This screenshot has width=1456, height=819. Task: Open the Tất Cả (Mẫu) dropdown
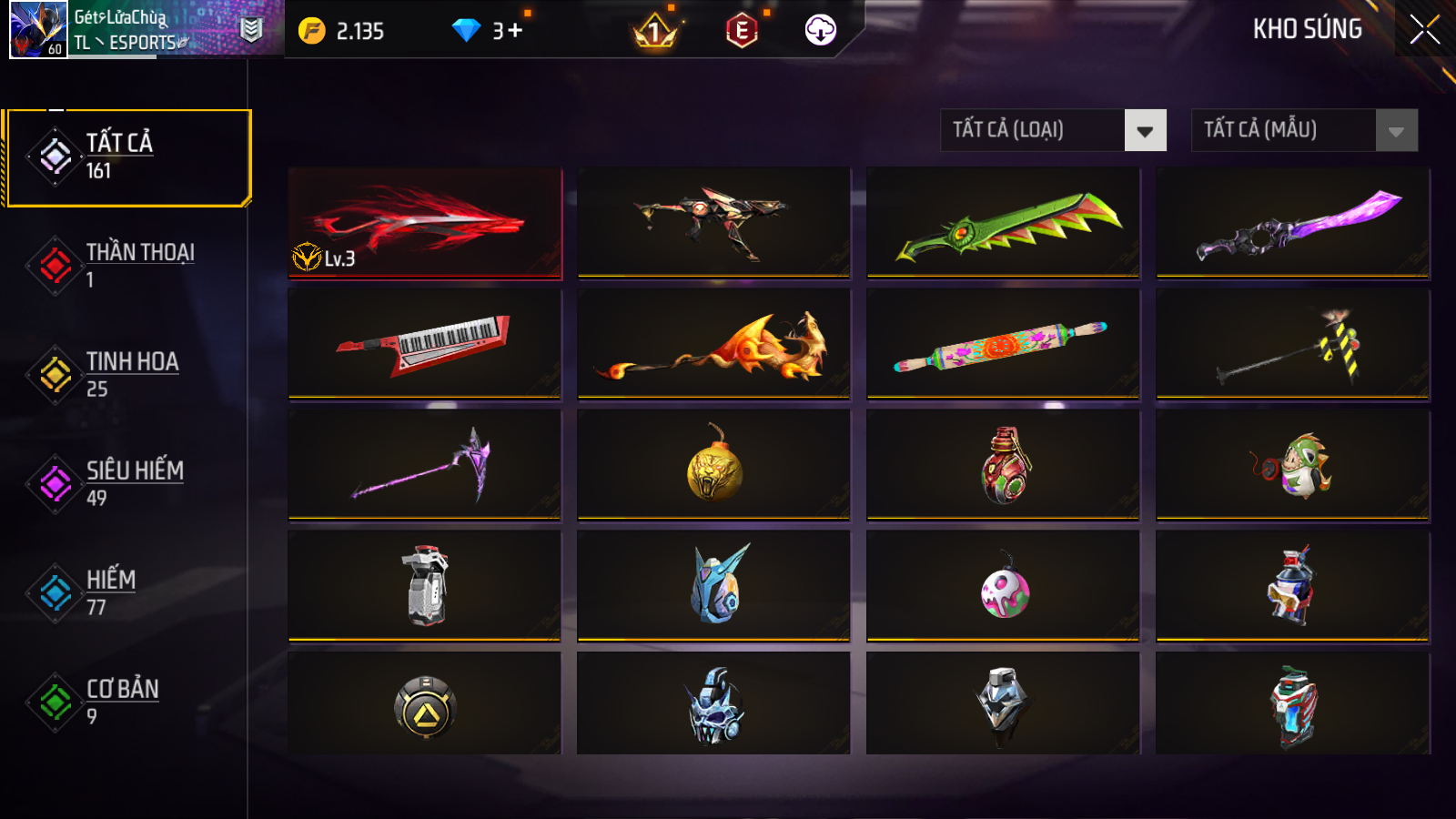tap(1304, 130)
